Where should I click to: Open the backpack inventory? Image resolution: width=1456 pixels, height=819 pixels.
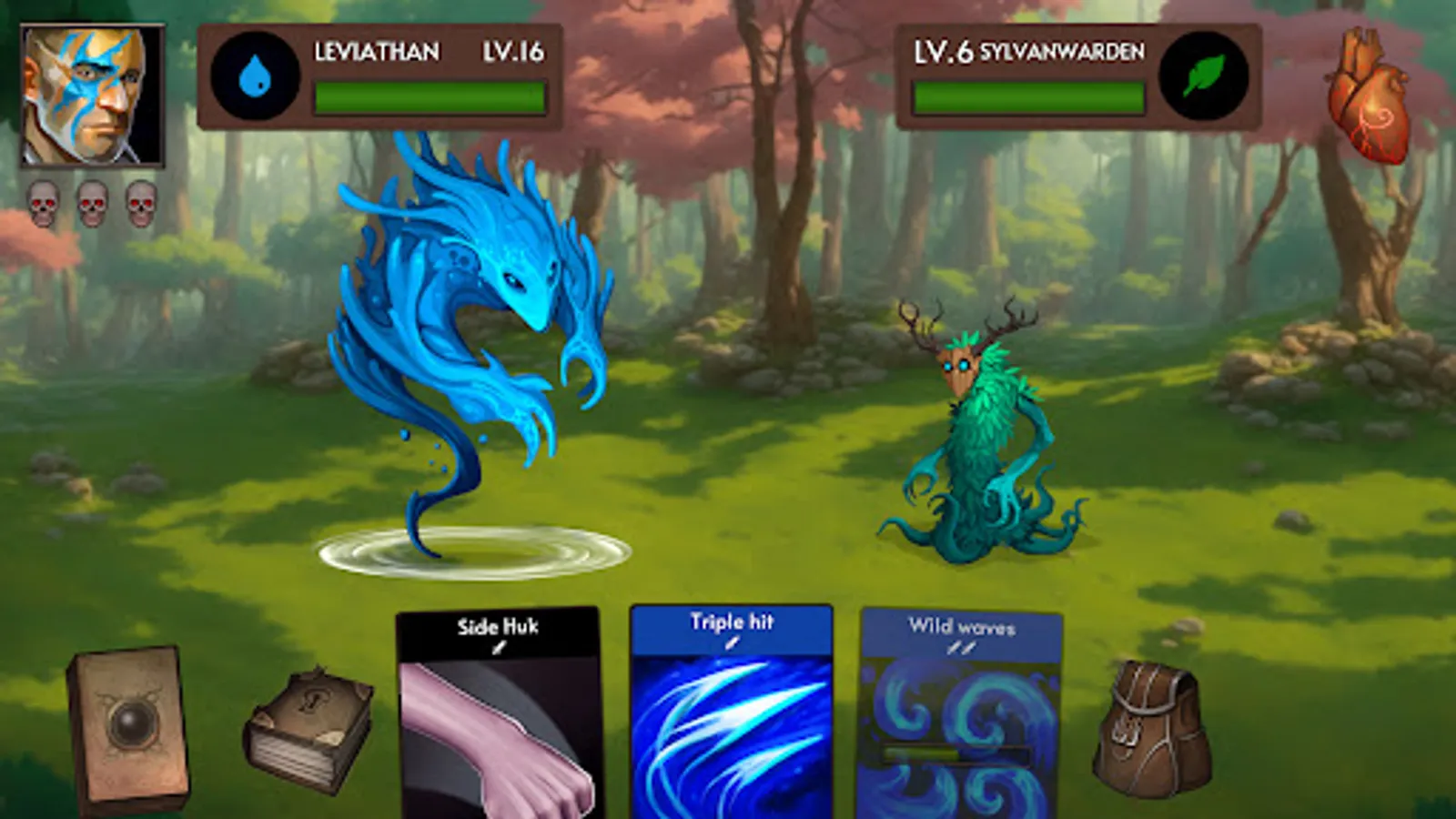click(x=1152, y=728)
